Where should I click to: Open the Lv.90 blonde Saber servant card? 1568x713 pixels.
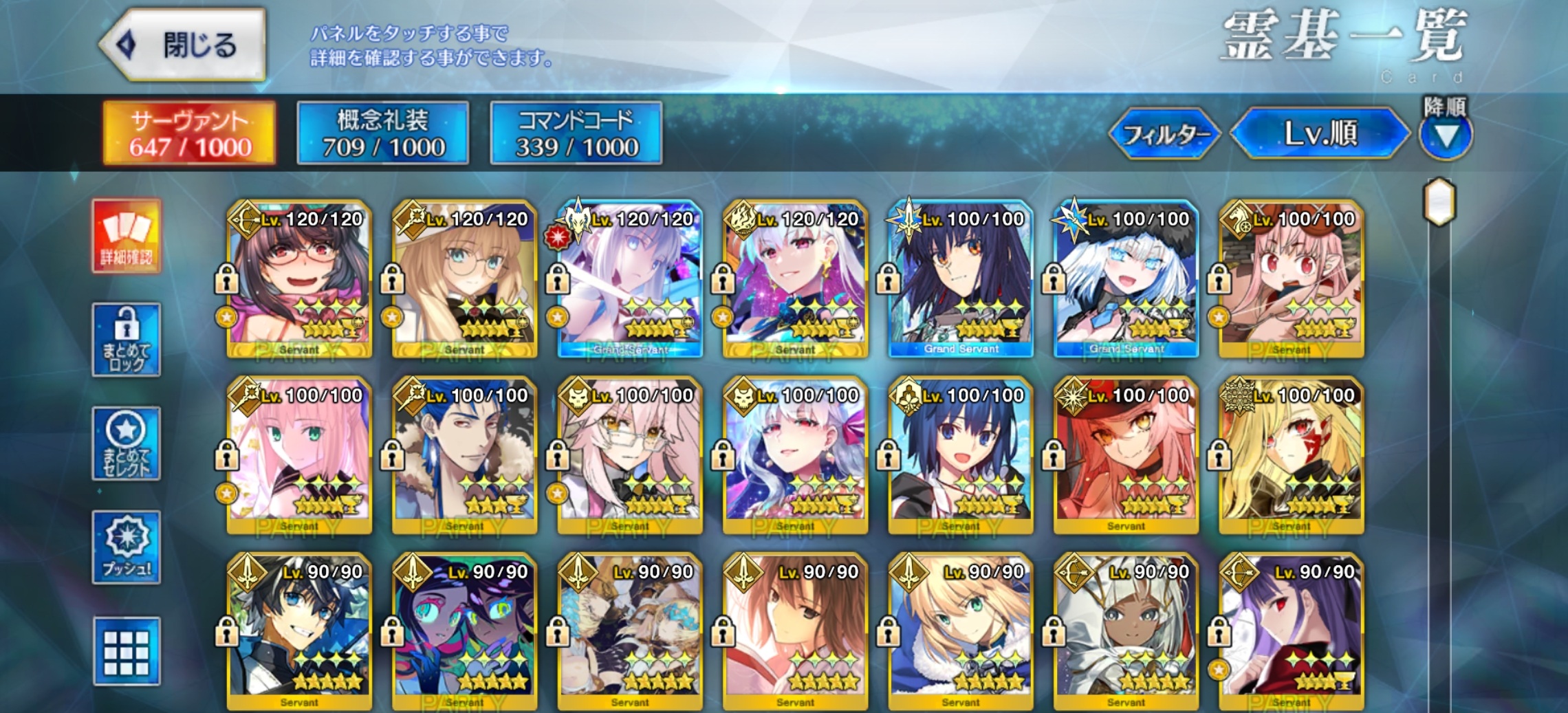[x=961, y=632]
